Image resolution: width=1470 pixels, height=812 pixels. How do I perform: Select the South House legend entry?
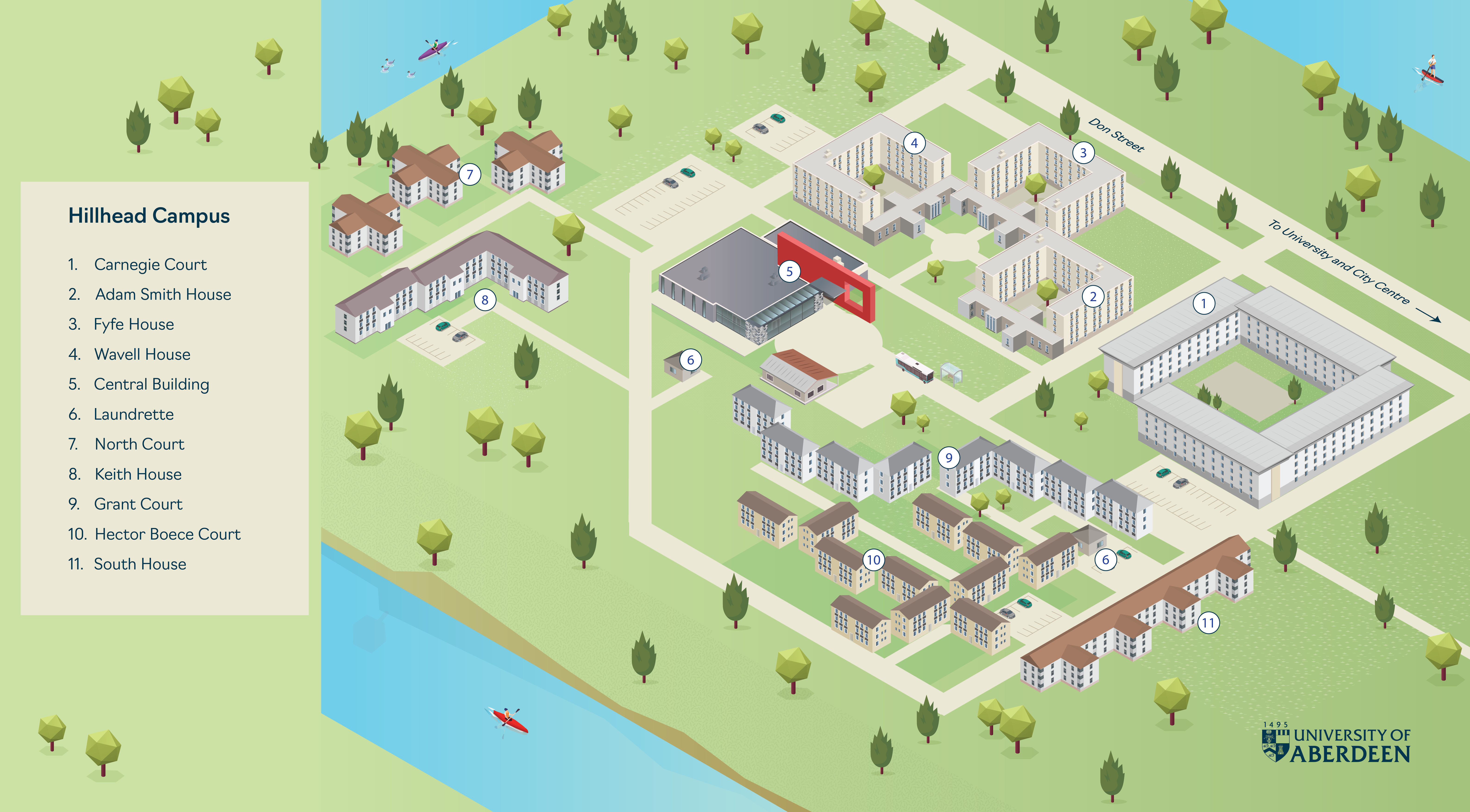tap(140, 564)
